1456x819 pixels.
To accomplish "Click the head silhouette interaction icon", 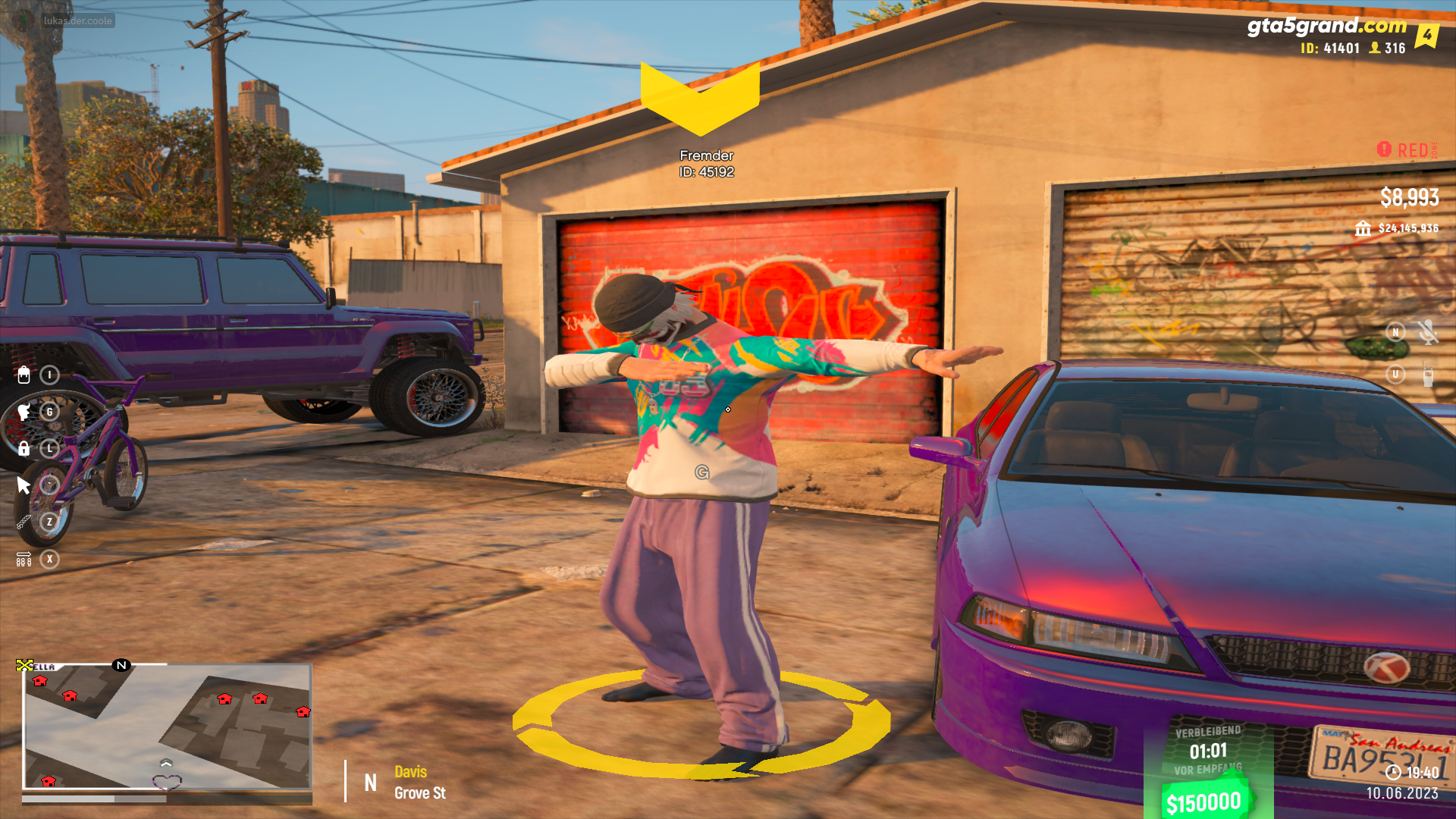I will coord(24,412).
